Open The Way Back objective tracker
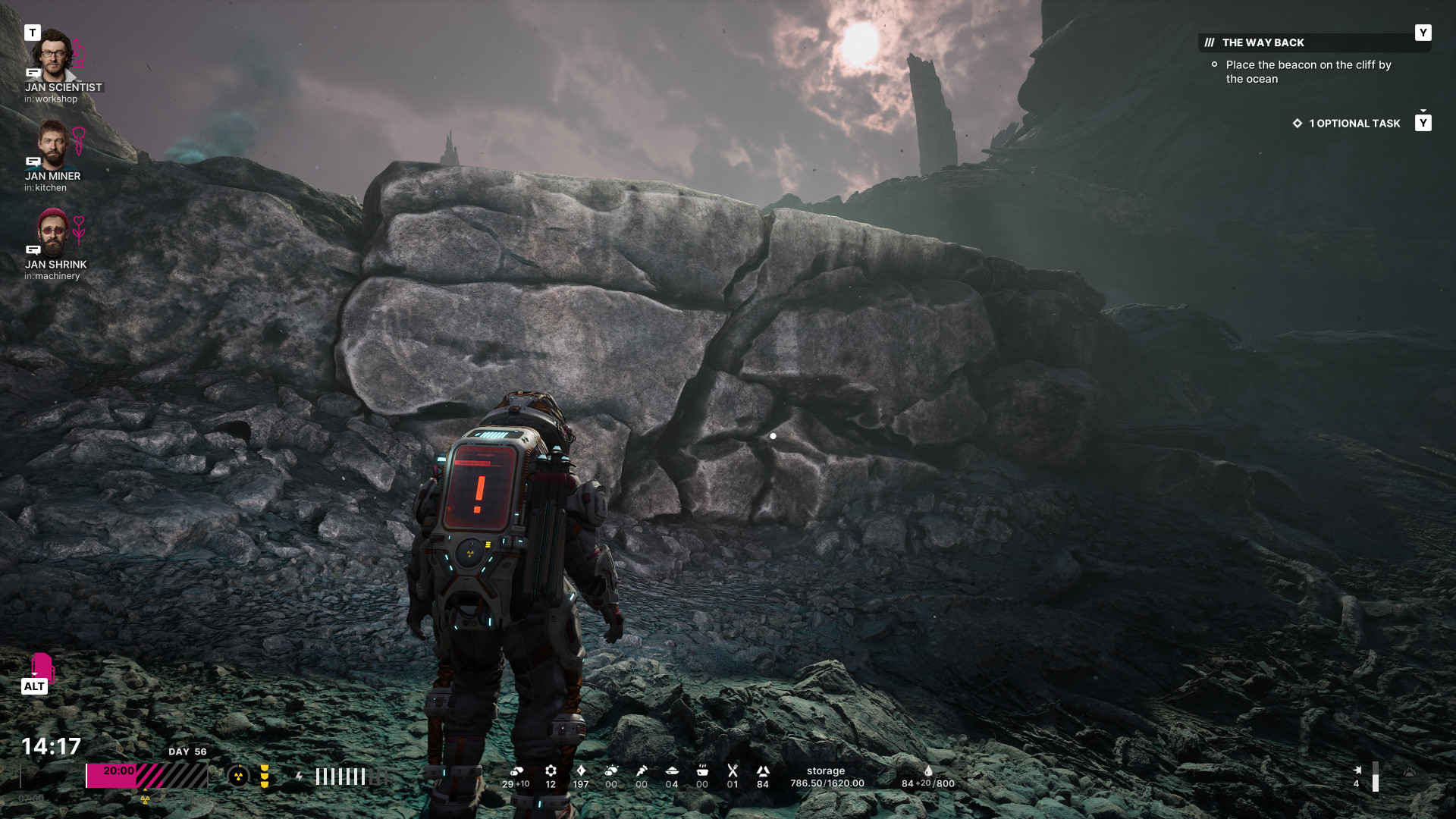 (1263, 42)
